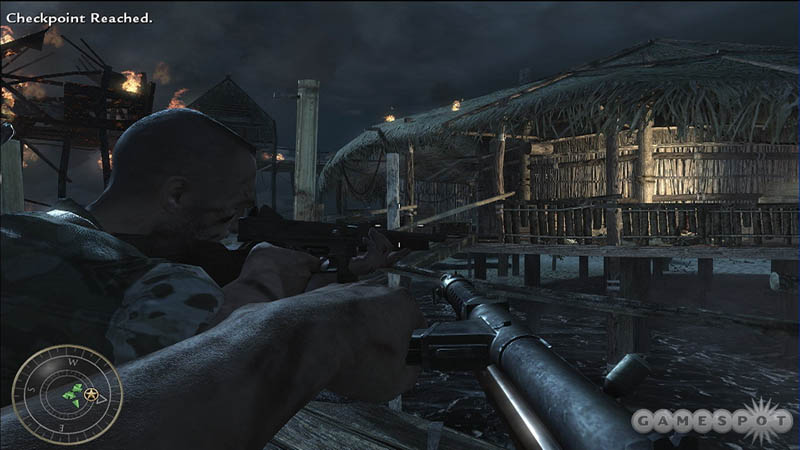This screenshot has width=800, height=450.
Task: Click the circular compass radar
Action: pyautogui.click(x=67, y=393)
